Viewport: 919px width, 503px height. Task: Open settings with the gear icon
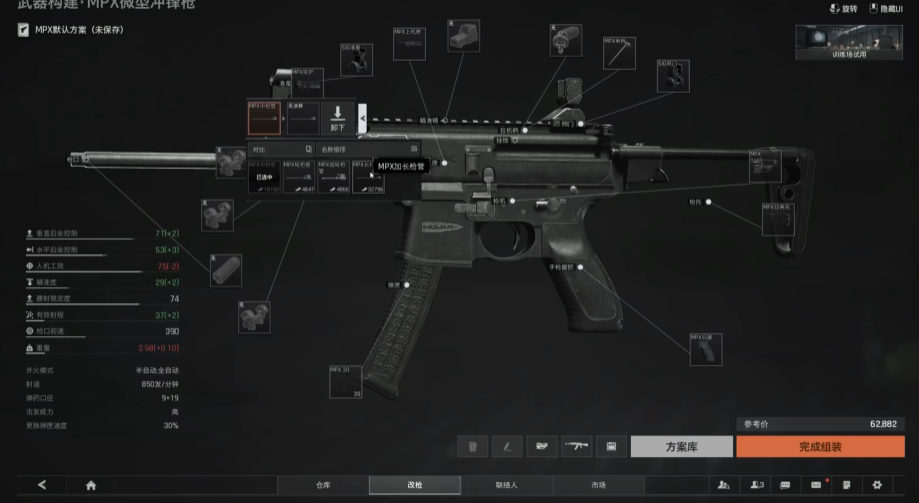(x=877, y=485)
